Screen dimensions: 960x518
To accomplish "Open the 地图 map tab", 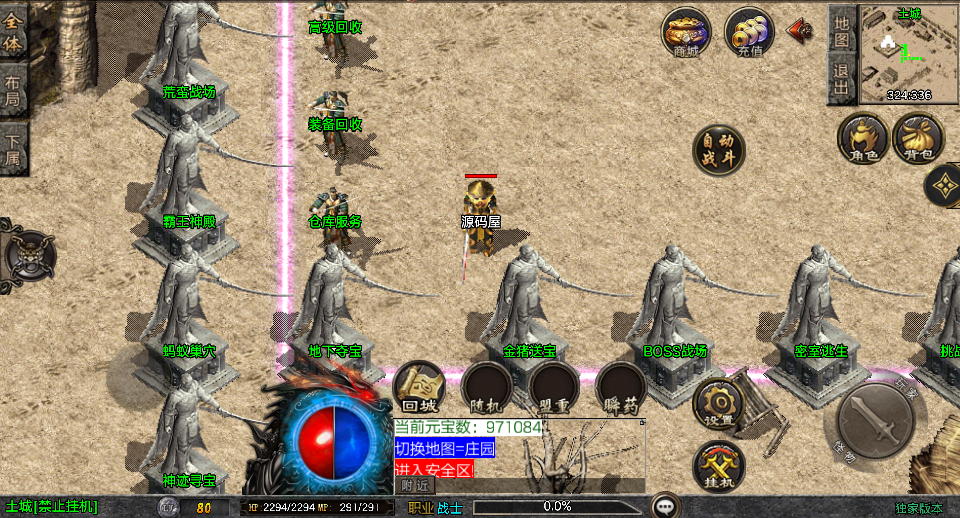I will pos(842,30).
